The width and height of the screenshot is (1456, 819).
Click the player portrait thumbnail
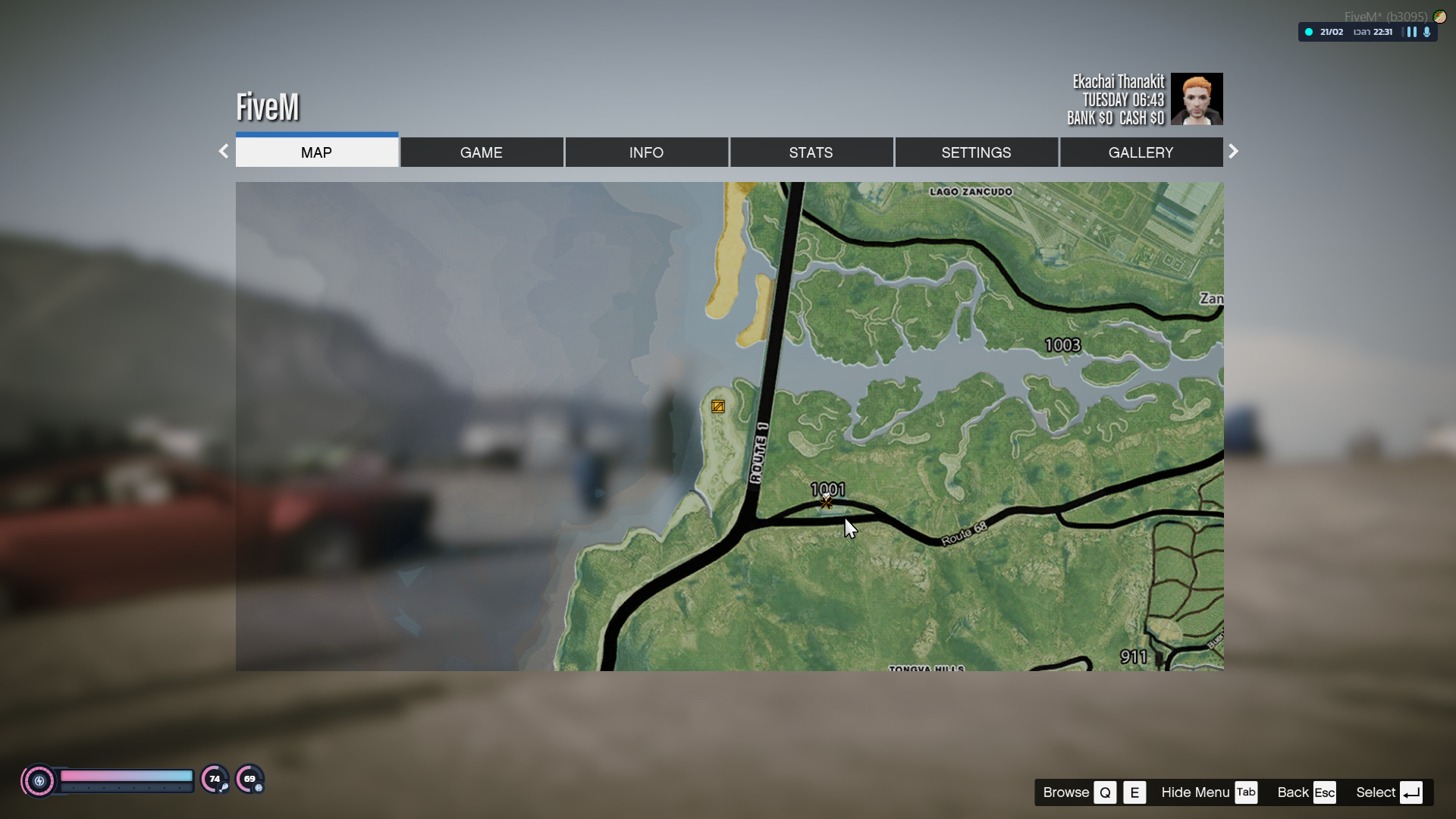(x=1197, y=99)
